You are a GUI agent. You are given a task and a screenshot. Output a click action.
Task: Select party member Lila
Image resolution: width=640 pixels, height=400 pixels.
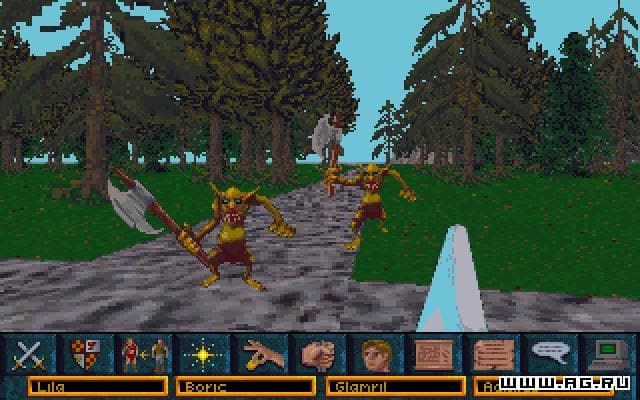(x=97, y=386)
